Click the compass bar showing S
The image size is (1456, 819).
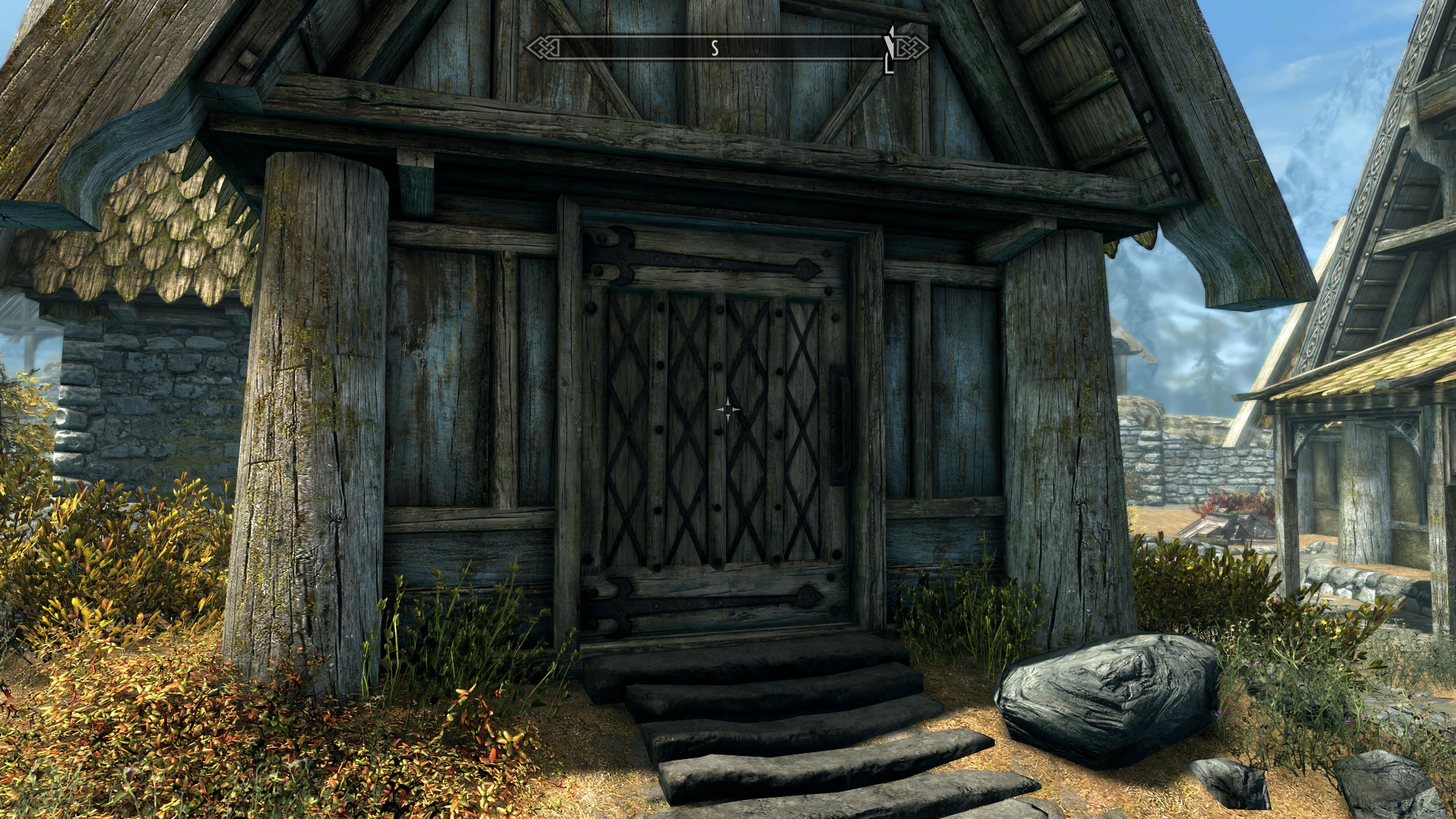pos(715,48)
